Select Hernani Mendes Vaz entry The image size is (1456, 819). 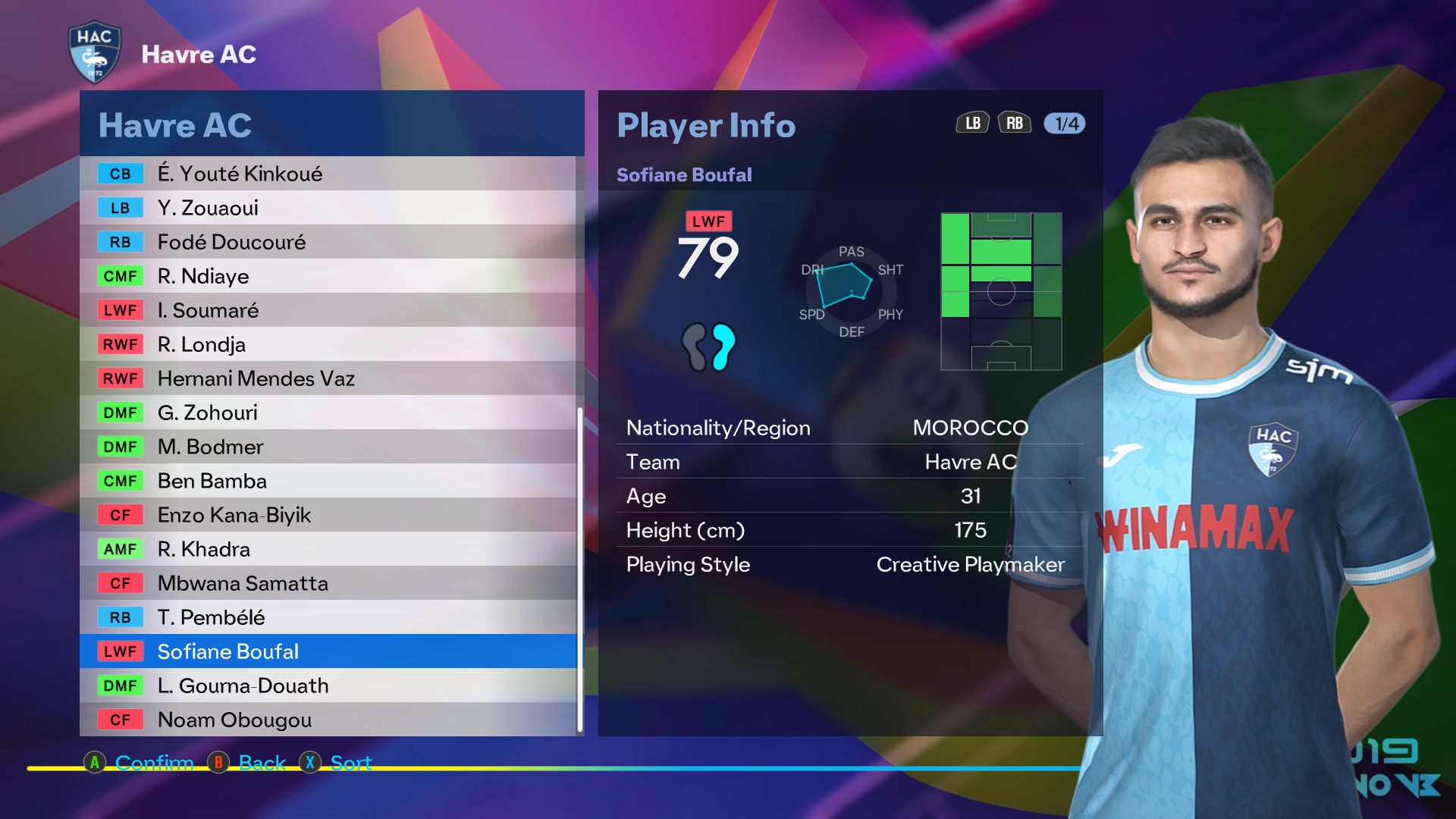(x=328, y=378)
